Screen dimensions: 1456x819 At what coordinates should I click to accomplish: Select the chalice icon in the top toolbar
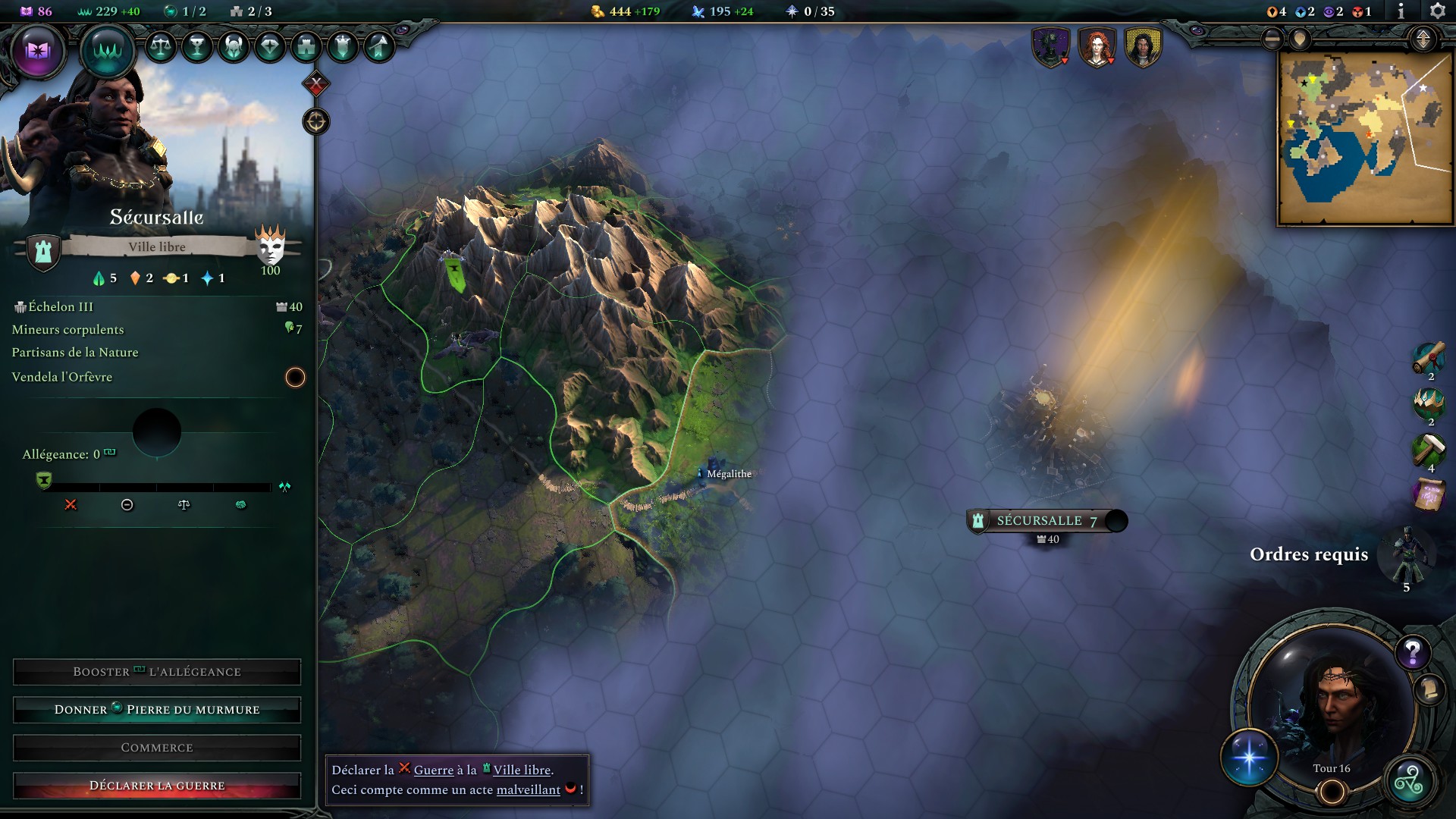coord(196,47)
